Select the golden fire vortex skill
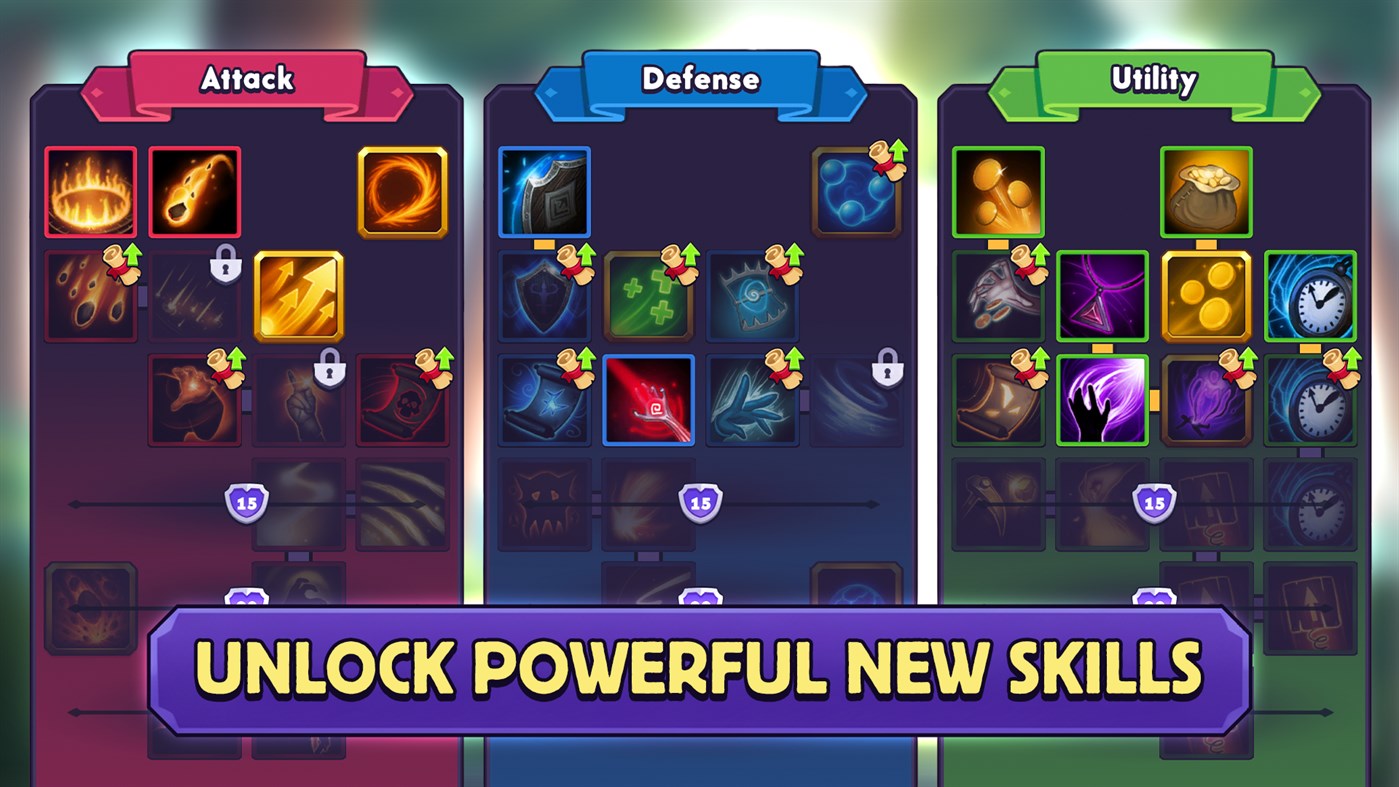 pyautogui.click(x=402, y=192)
